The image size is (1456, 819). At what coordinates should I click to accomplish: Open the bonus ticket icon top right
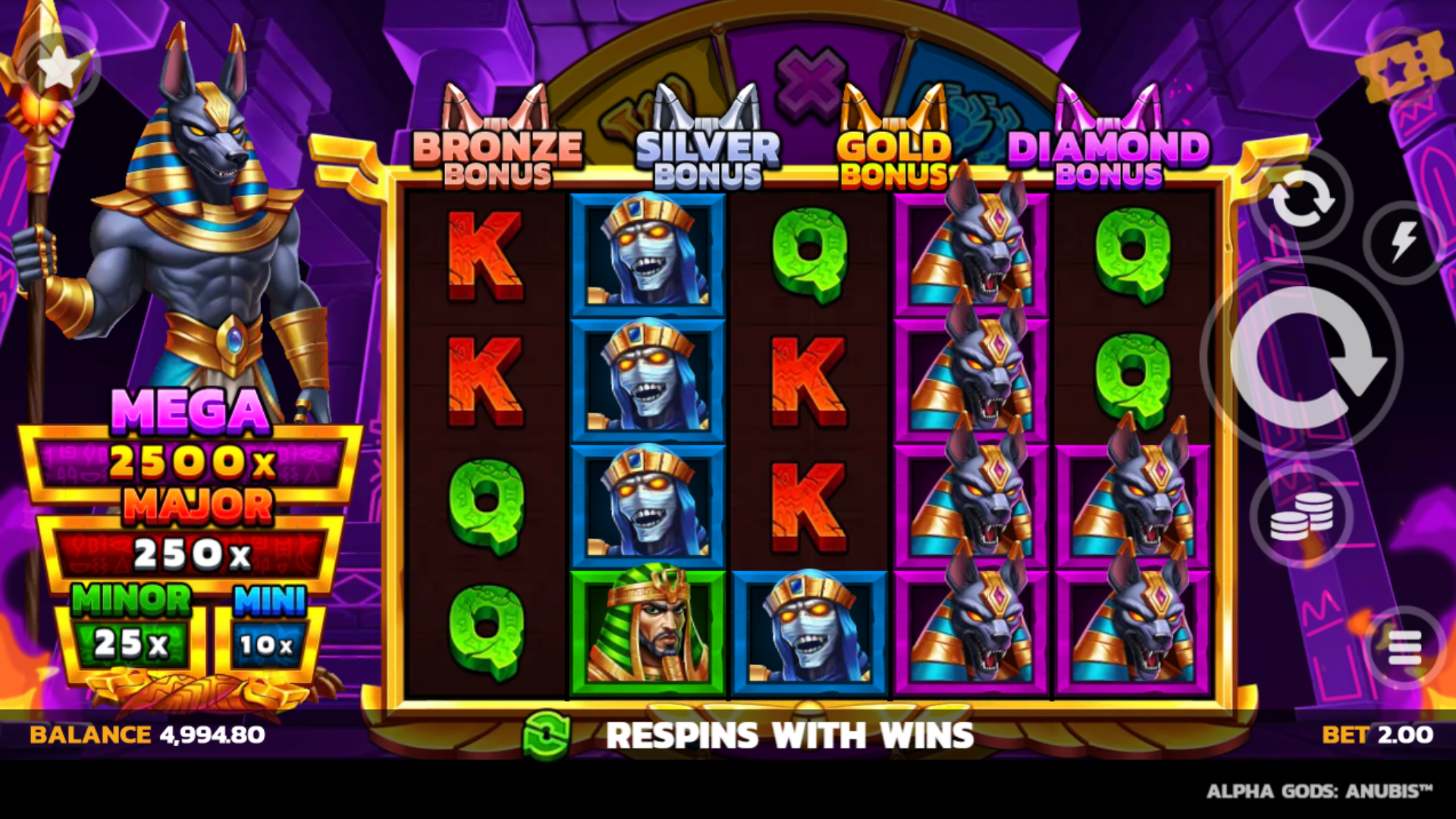(x=1402, y=67)
